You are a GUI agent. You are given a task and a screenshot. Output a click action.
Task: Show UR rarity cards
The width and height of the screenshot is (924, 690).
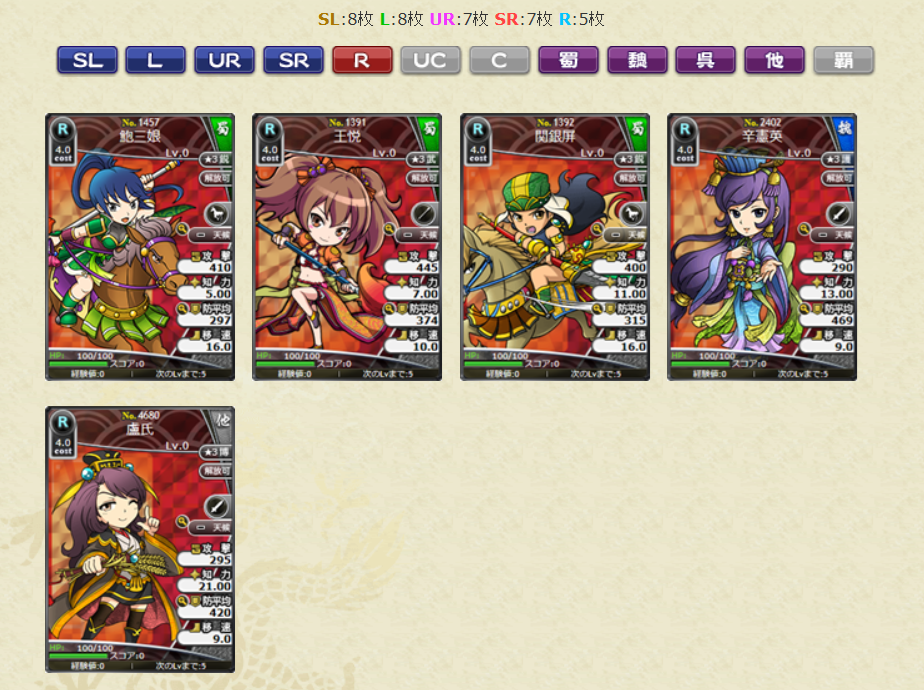tap(224, 60)
